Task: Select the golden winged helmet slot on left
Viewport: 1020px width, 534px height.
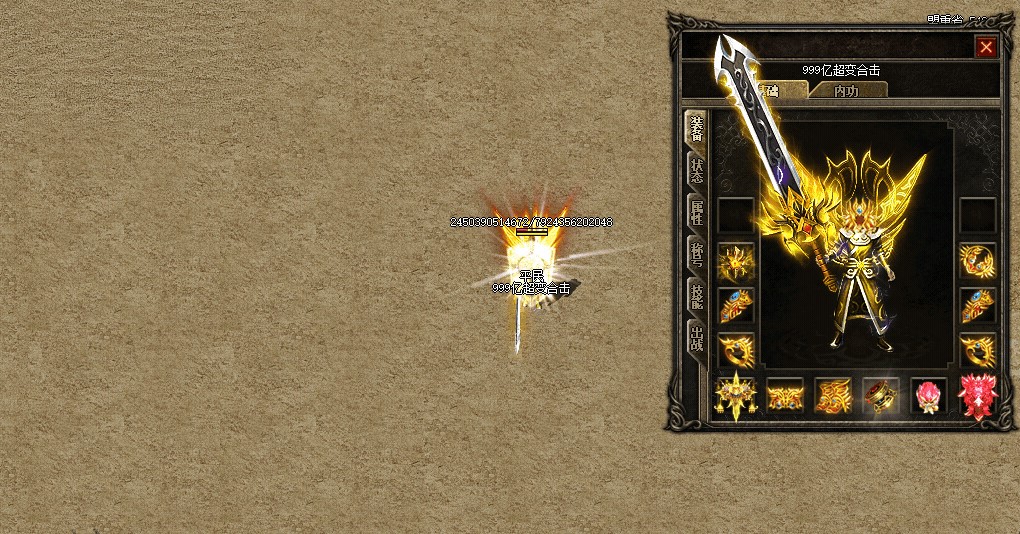Action: coord(736,262)
